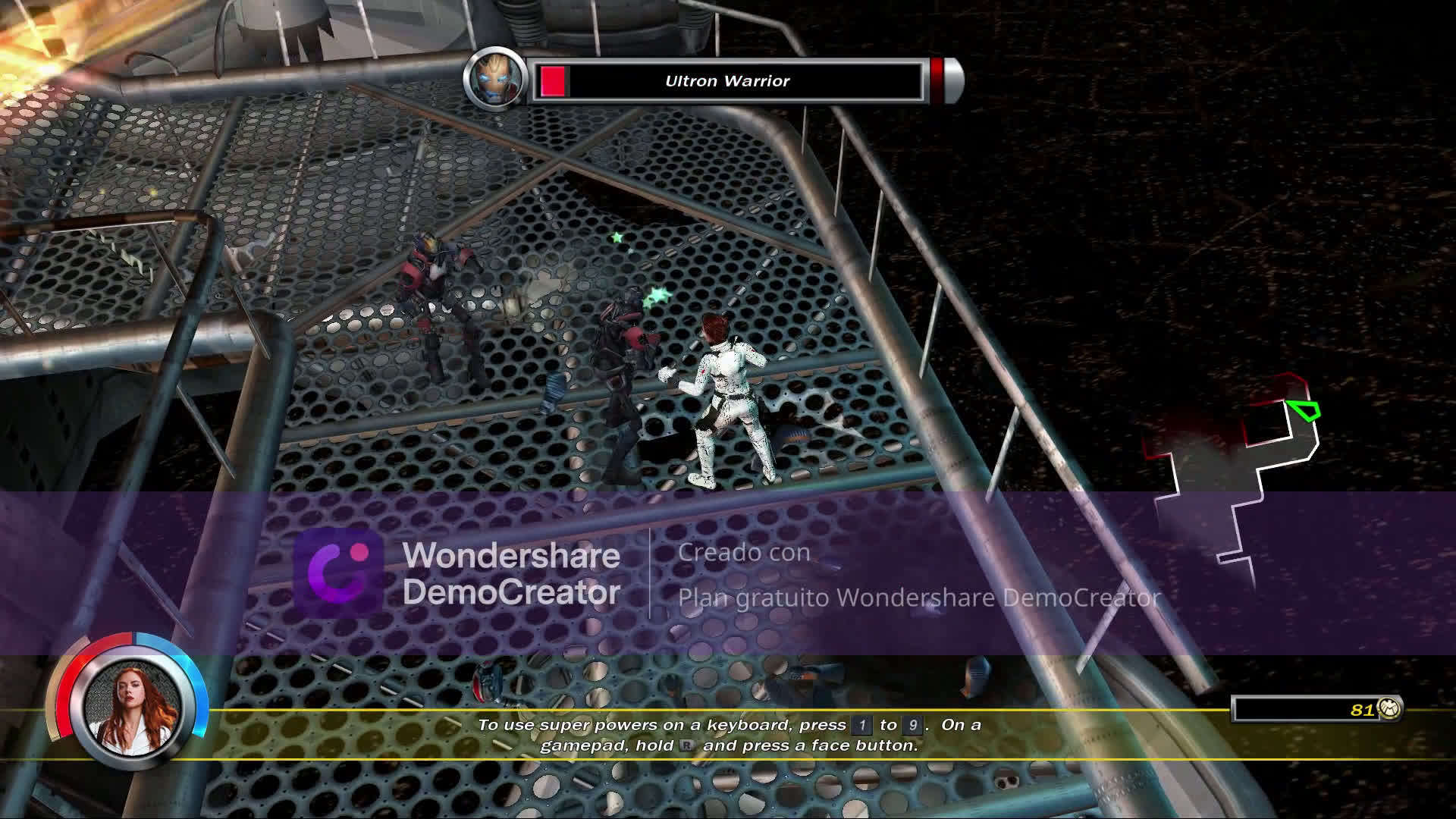
Task: Click the Wondershare DemoCreator watermark logo
Action: pos(337,573)
